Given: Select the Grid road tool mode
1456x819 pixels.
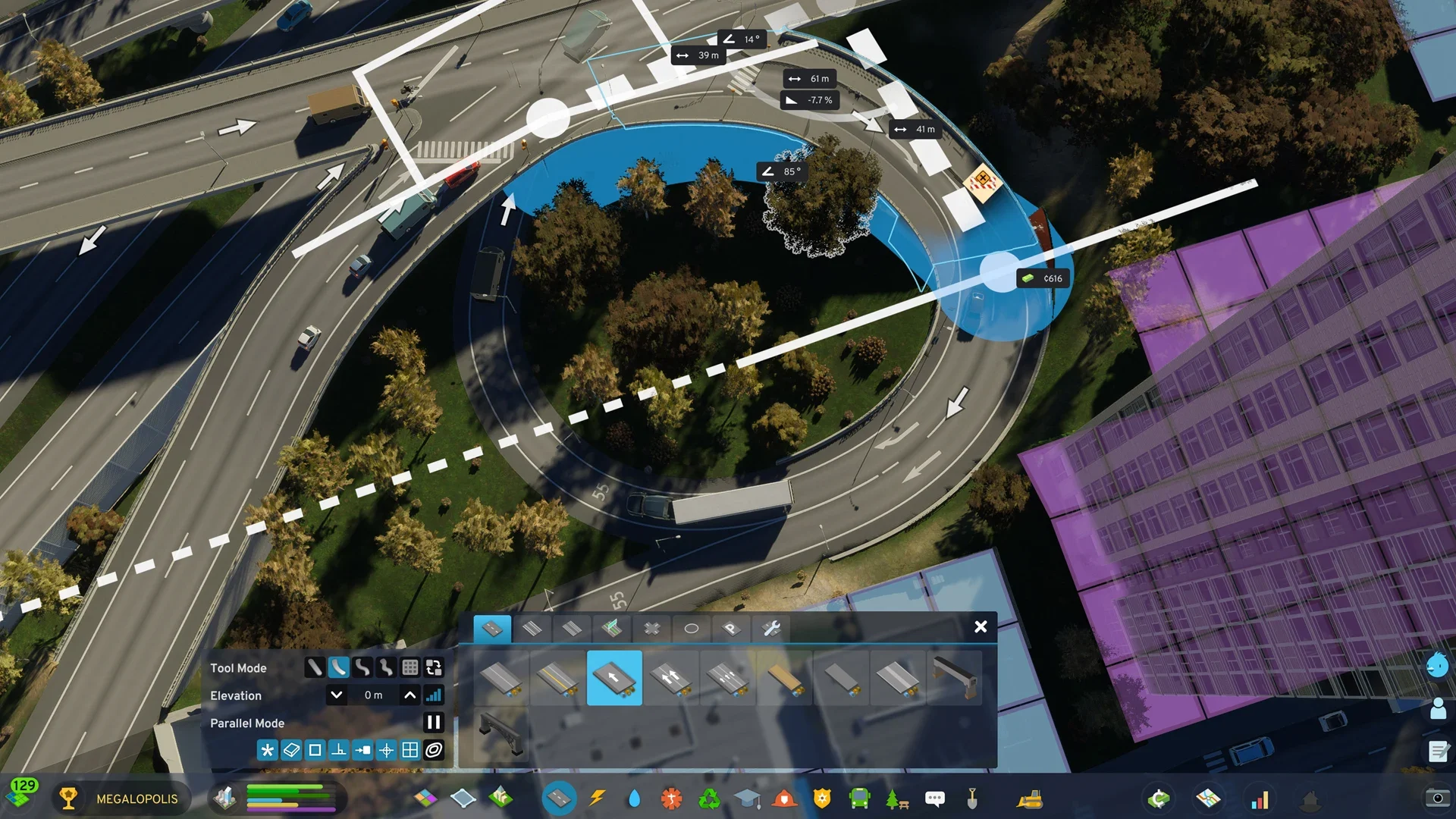Looking at the screenshot, I should [410, 668].
